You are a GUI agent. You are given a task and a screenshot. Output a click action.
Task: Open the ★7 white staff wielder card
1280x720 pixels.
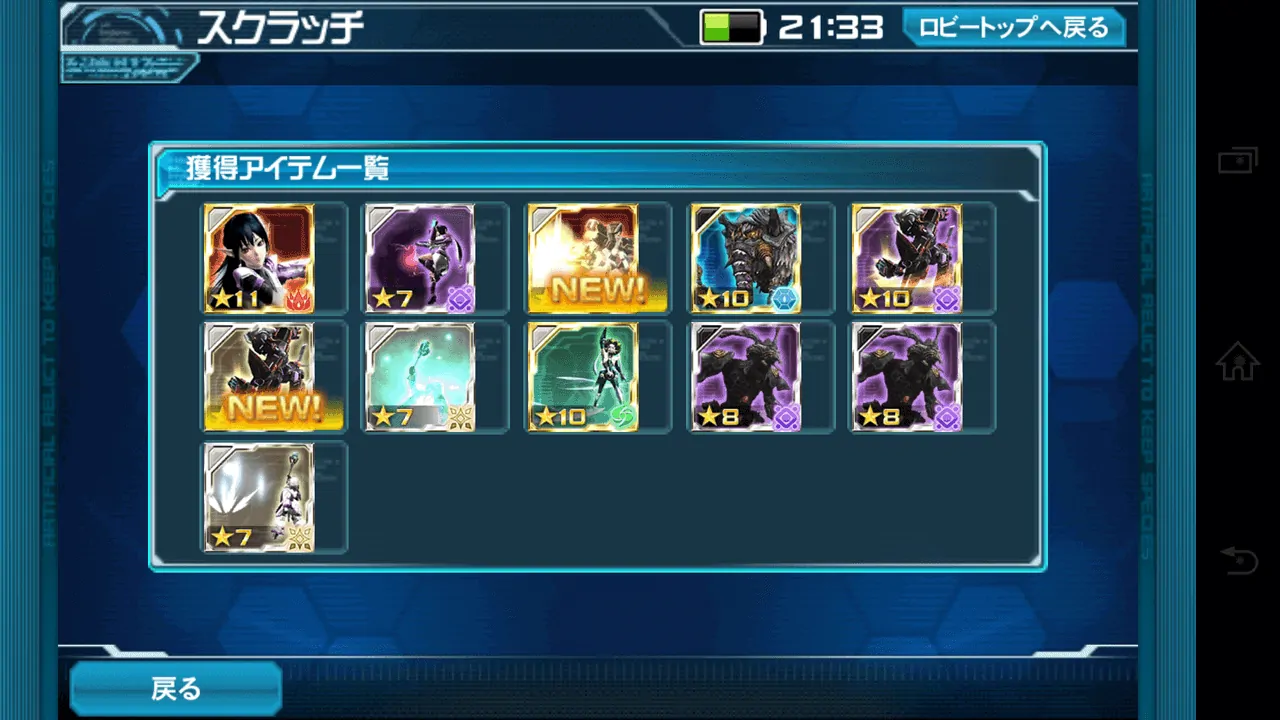tap(259, 497)
